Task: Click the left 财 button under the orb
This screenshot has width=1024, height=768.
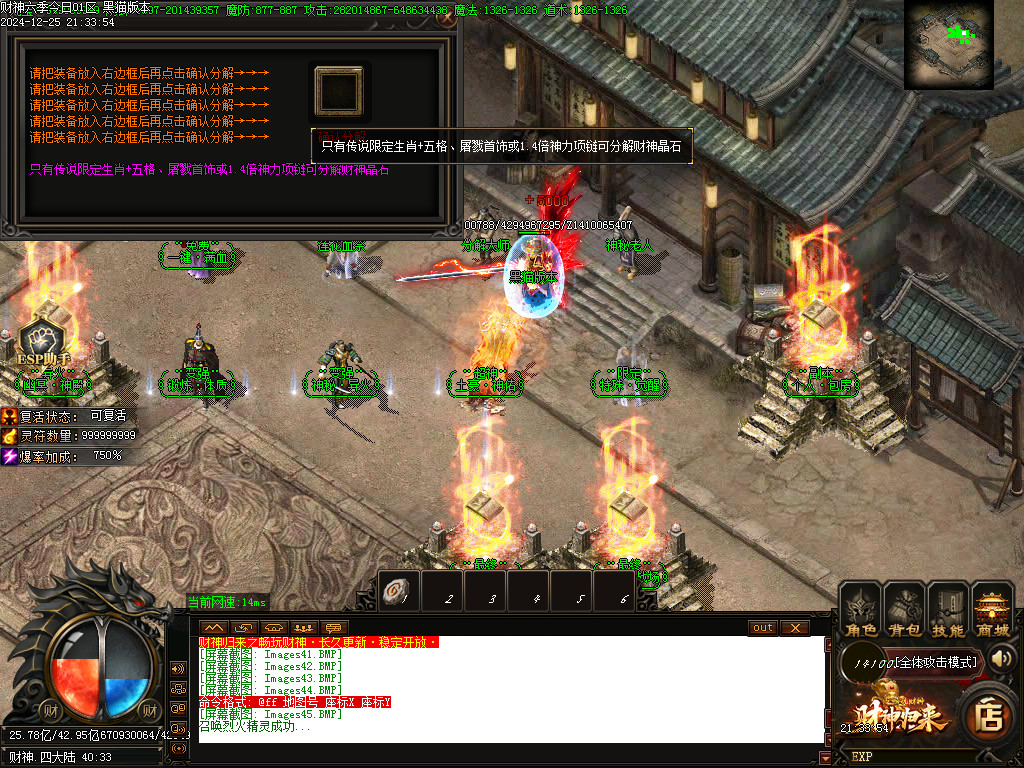Action: 50,710
